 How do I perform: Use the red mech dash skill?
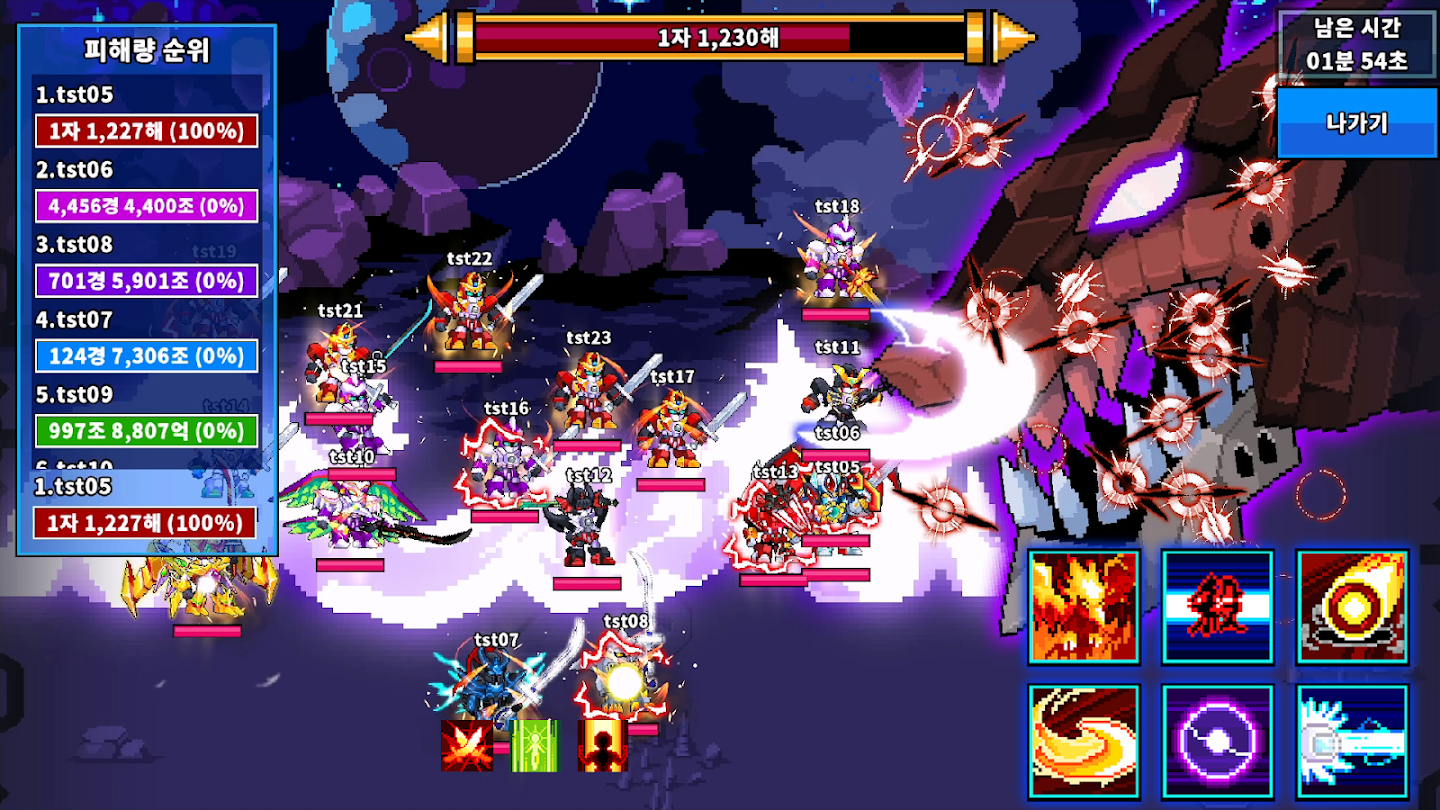pyautogui.click(x=1217, y=606)
